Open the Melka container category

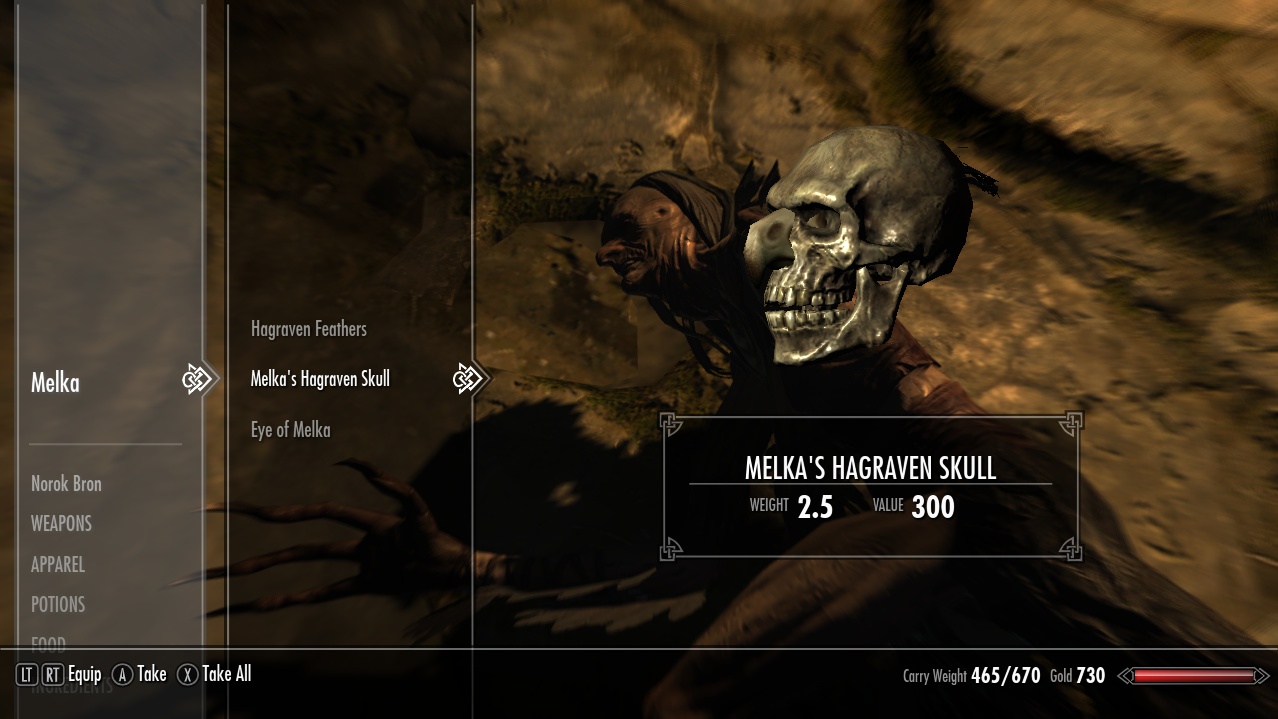55,382
